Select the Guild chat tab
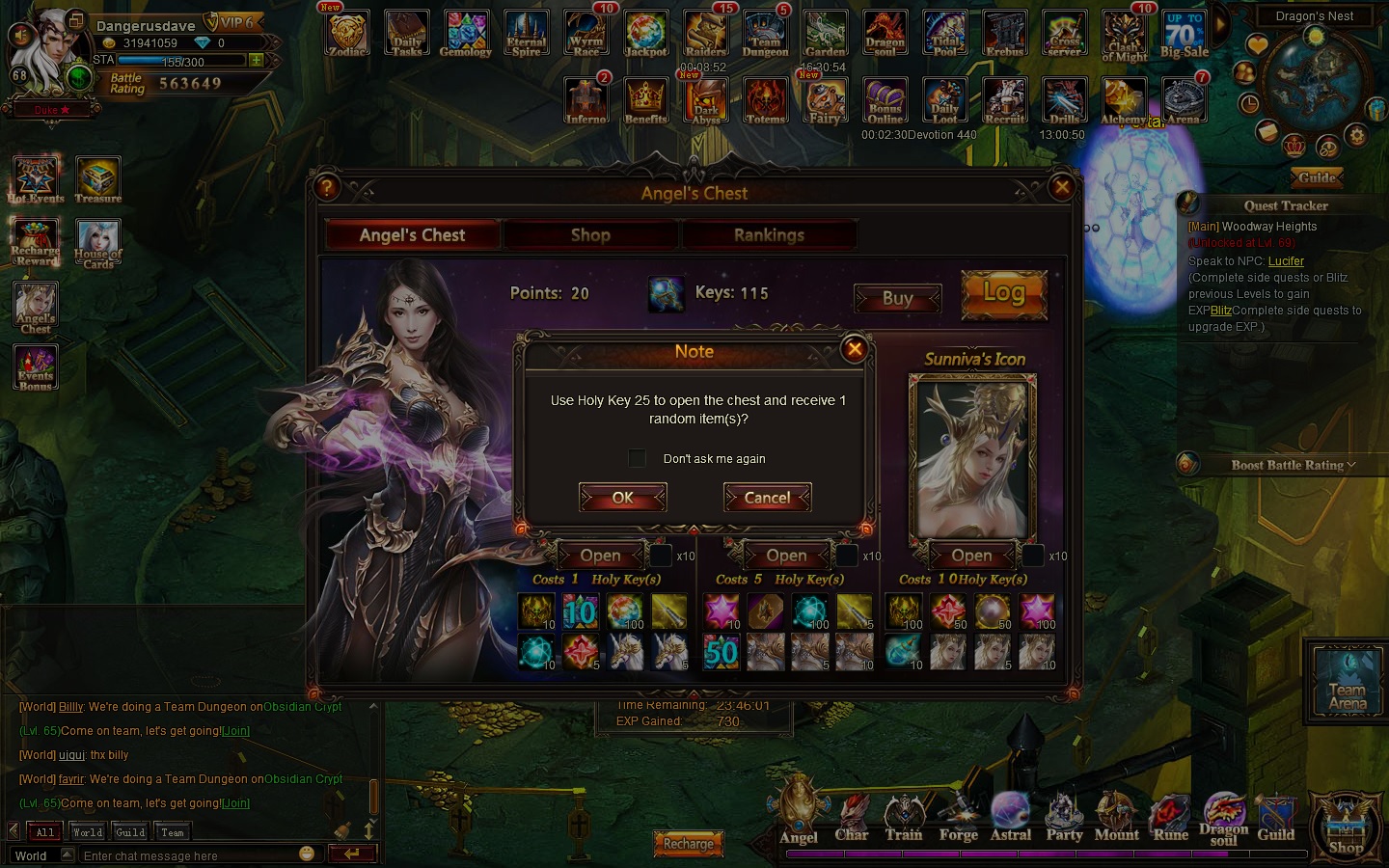The image size is (1389, 868). point(130,832)
